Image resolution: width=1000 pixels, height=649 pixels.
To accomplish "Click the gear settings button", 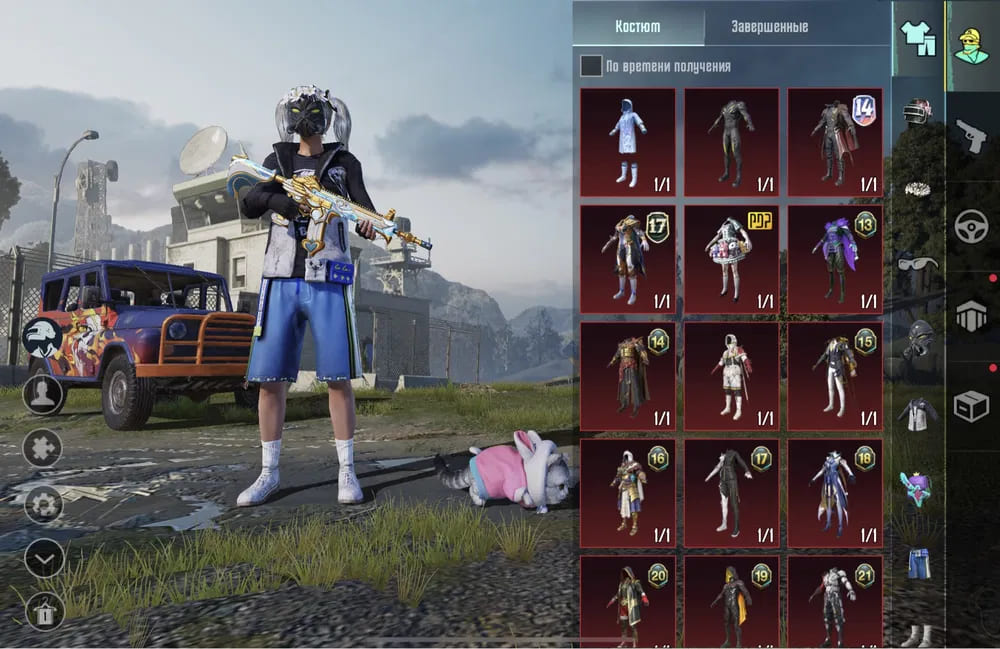I will click(x=44, y=503).
